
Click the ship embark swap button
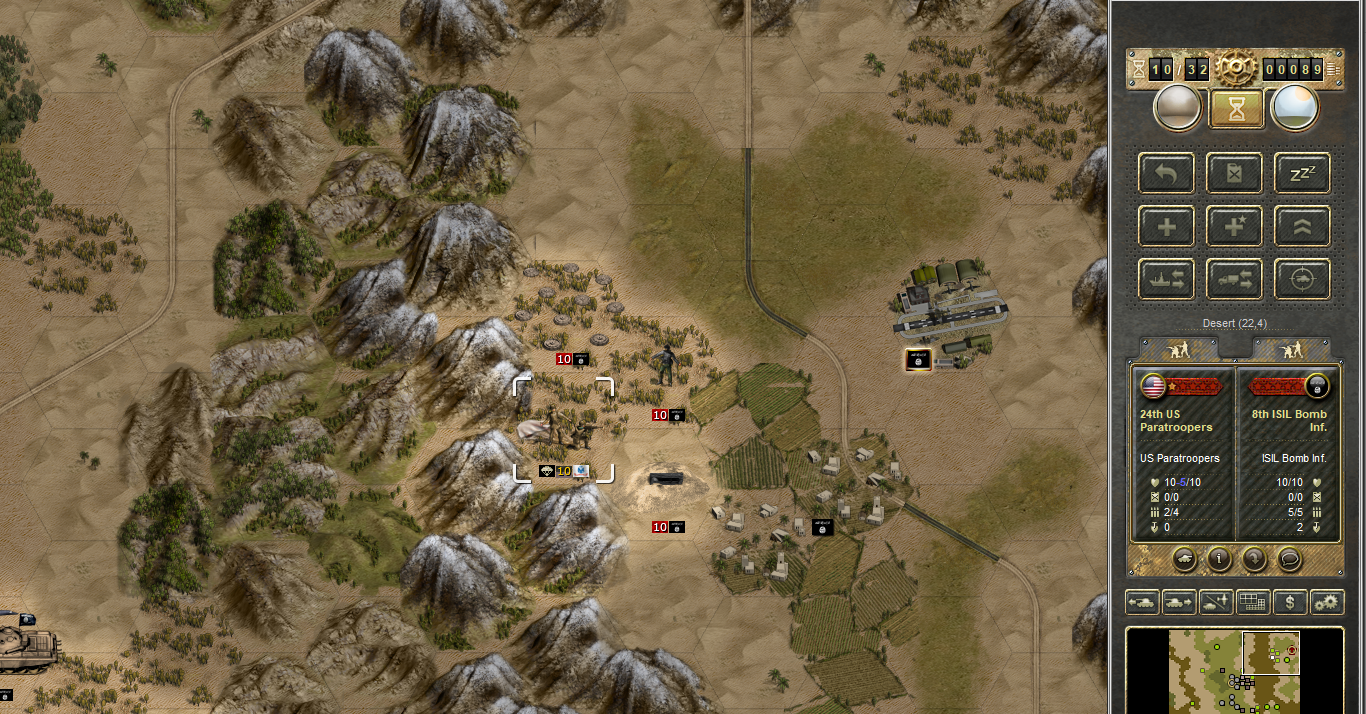(1167, 279)
